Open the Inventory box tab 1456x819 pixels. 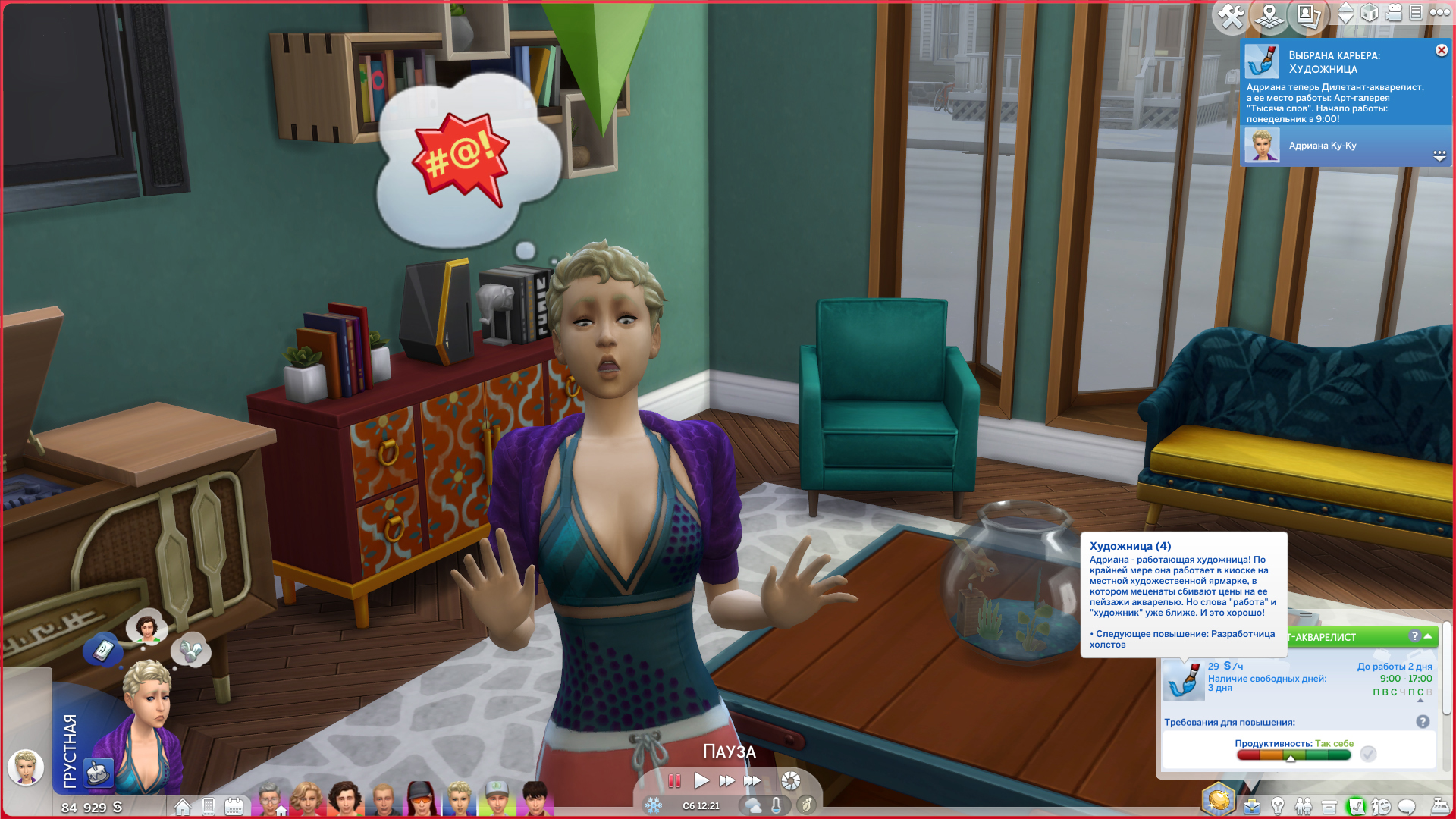(1329, 806)
